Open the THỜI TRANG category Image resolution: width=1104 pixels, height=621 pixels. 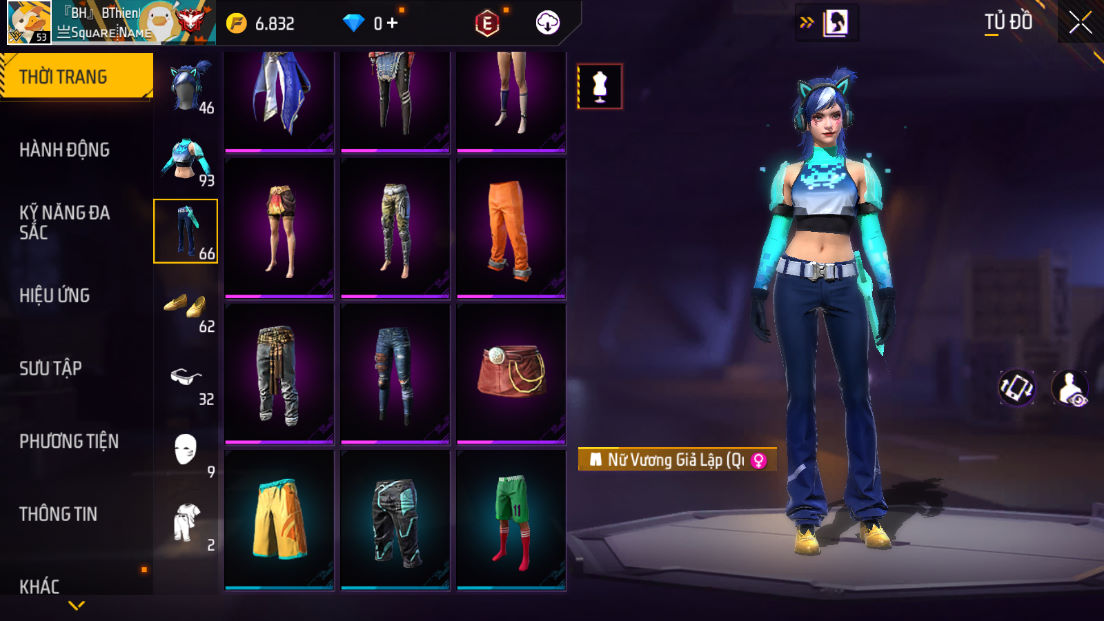[76, 77]
